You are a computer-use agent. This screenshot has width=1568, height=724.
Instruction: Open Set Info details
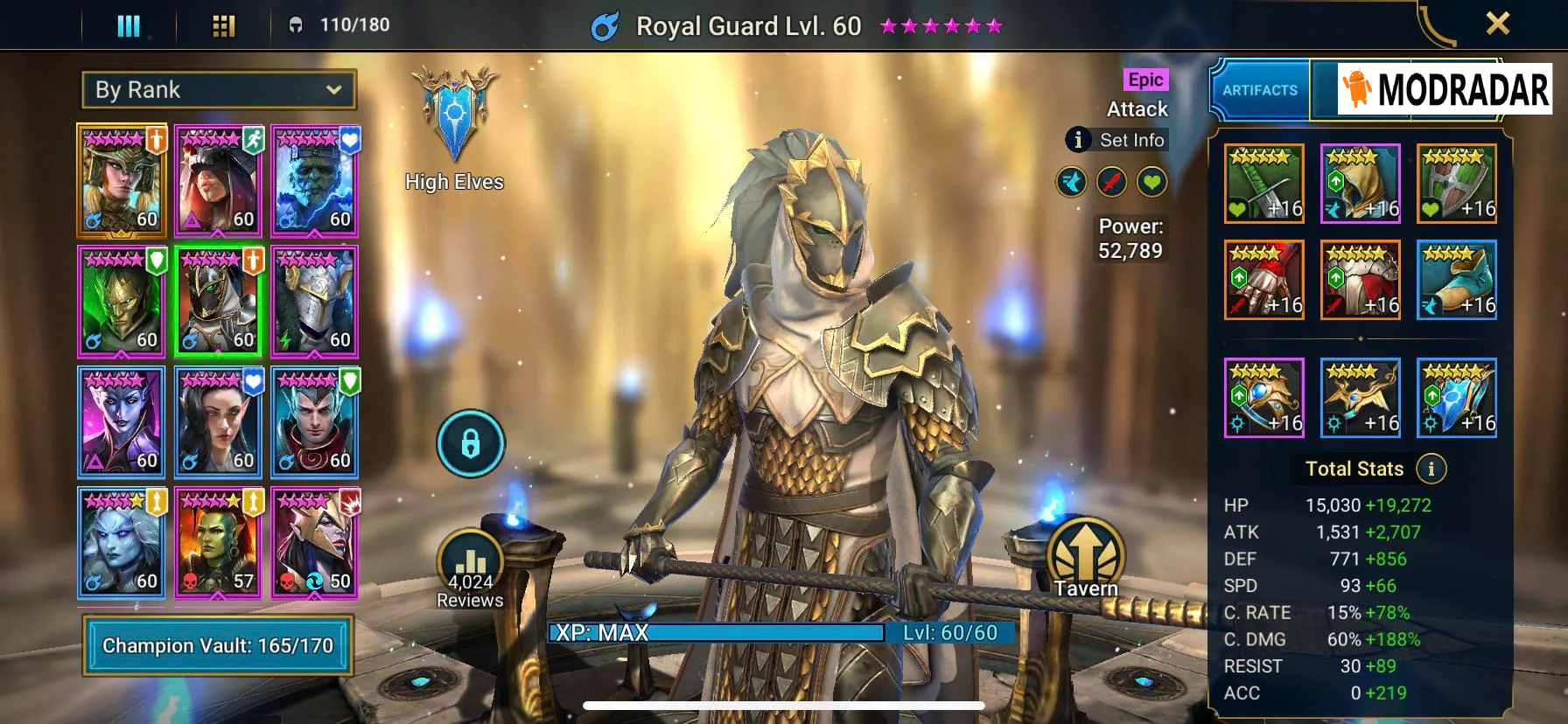[1116, 140]
